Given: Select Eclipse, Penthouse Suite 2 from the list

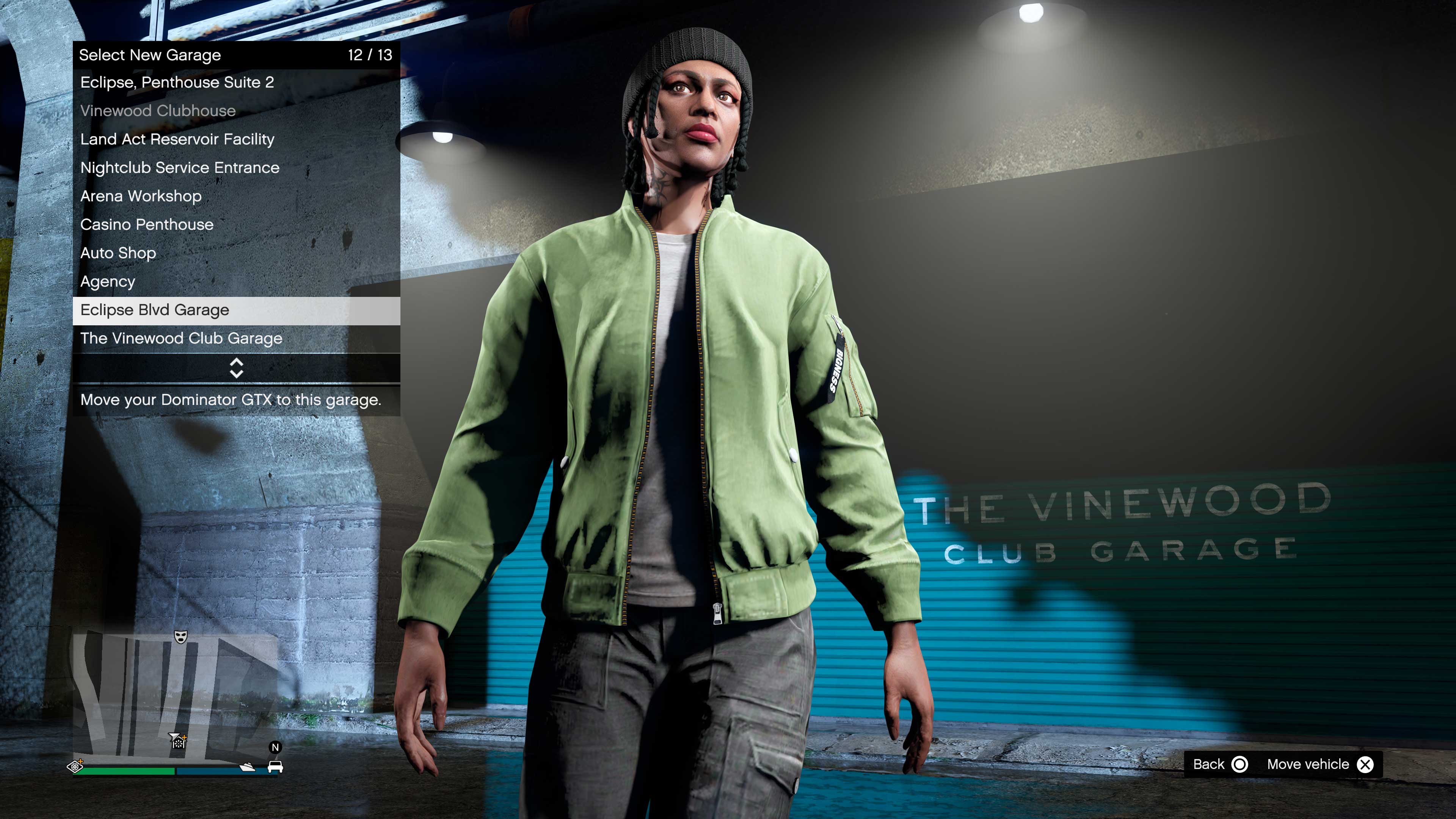Looking at the screenshot, I should [177, 83].
